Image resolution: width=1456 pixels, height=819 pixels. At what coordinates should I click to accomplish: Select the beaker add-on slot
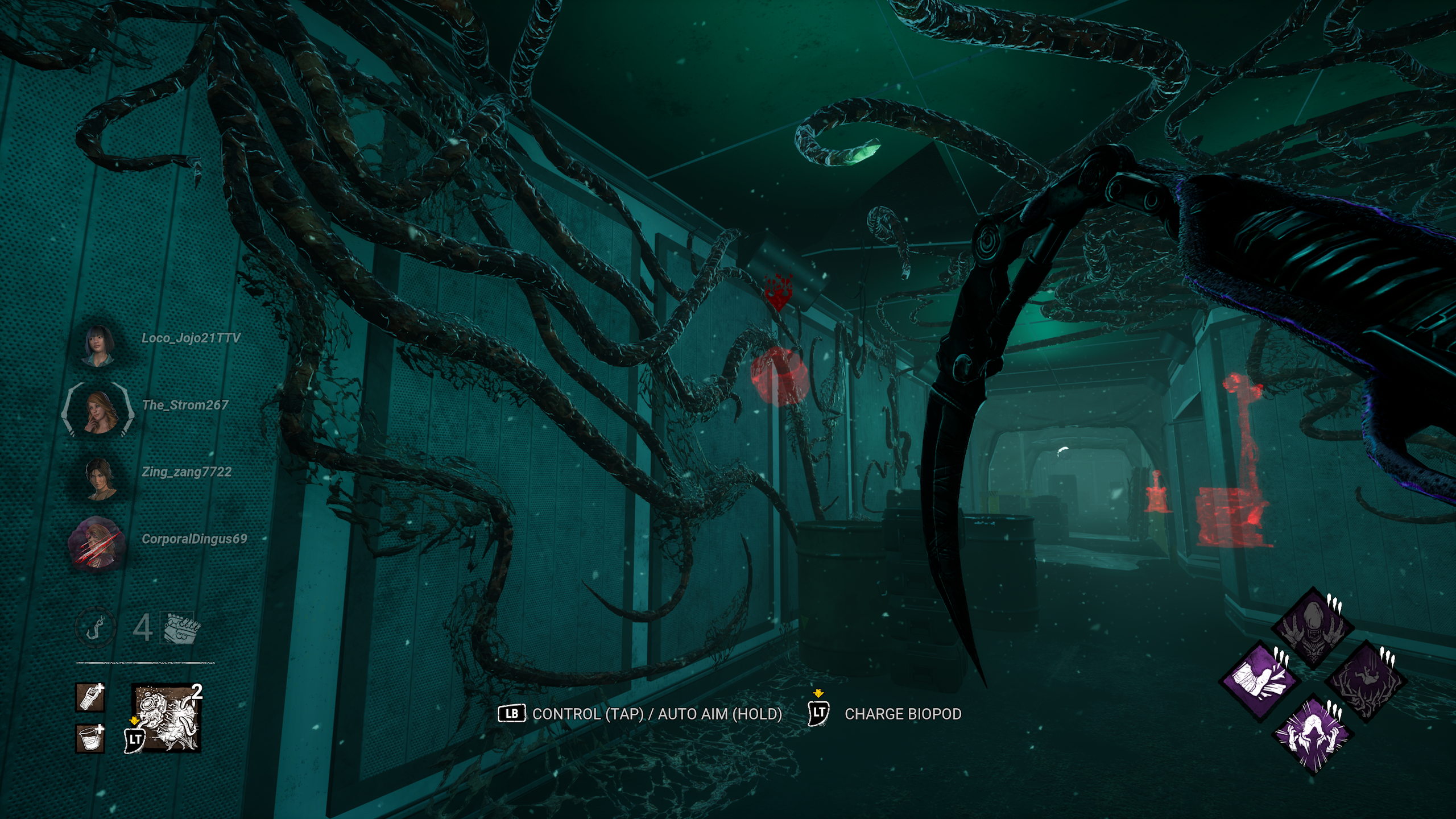click(x=90, y=738)
